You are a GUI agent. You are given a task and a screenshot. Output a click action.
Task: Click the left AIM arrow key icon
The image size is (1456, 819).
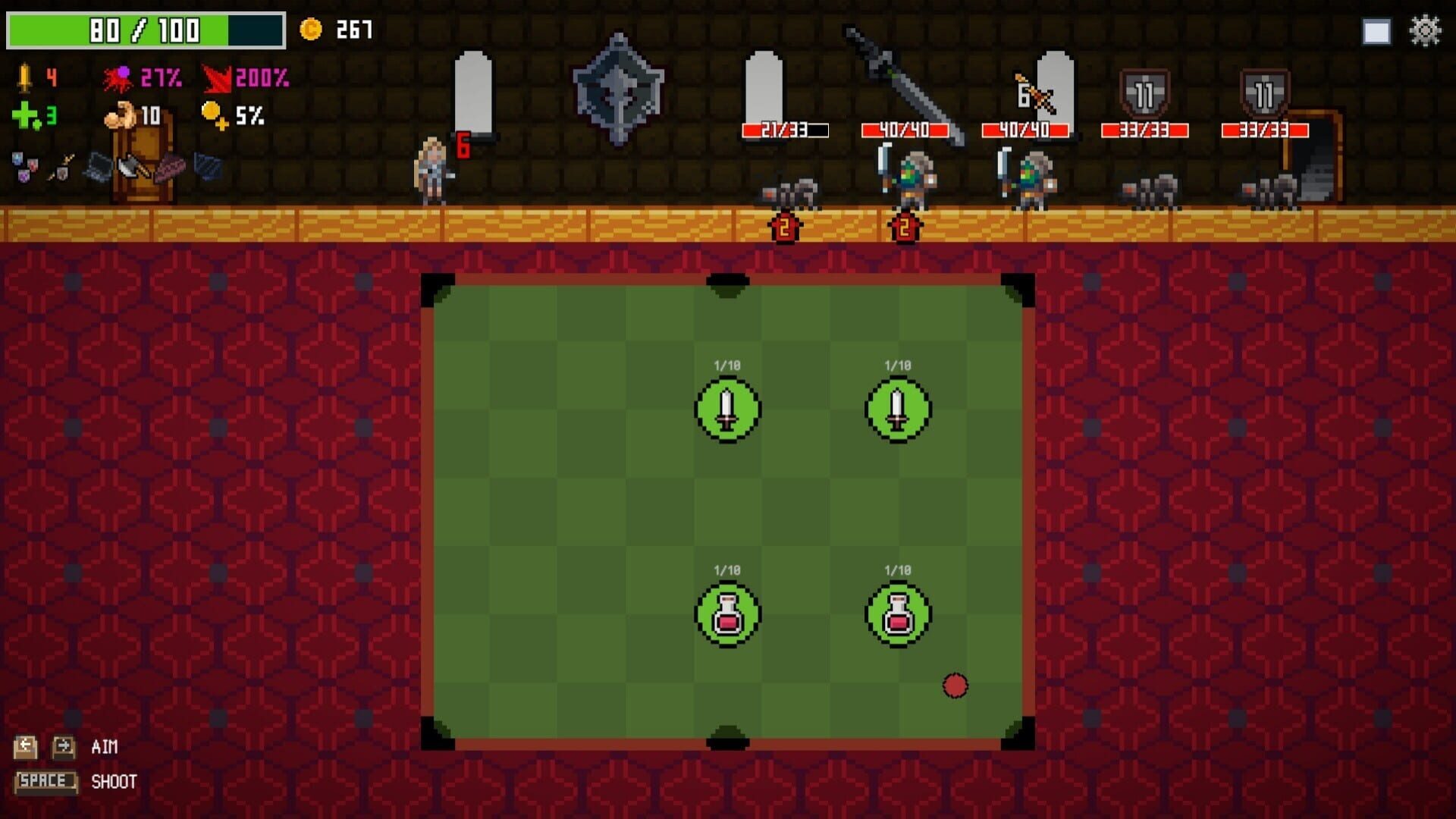tap(27, 747)
